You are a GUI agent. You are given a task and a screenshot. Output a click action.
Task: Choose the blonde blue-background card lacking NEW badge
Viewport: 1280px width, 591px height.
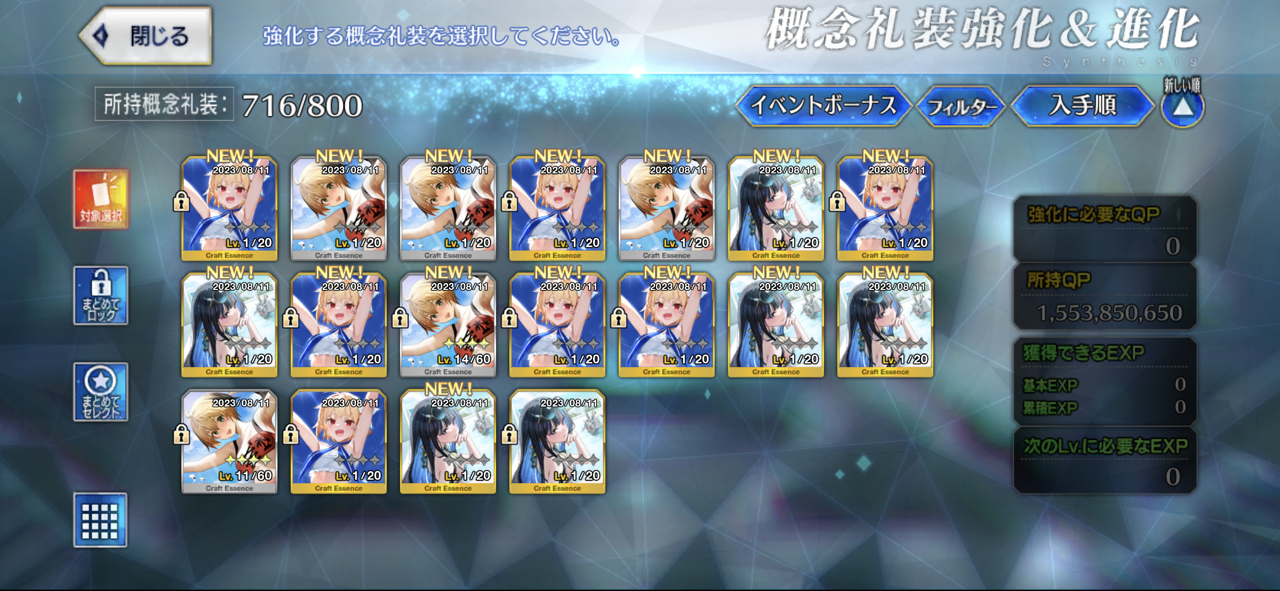339,442
